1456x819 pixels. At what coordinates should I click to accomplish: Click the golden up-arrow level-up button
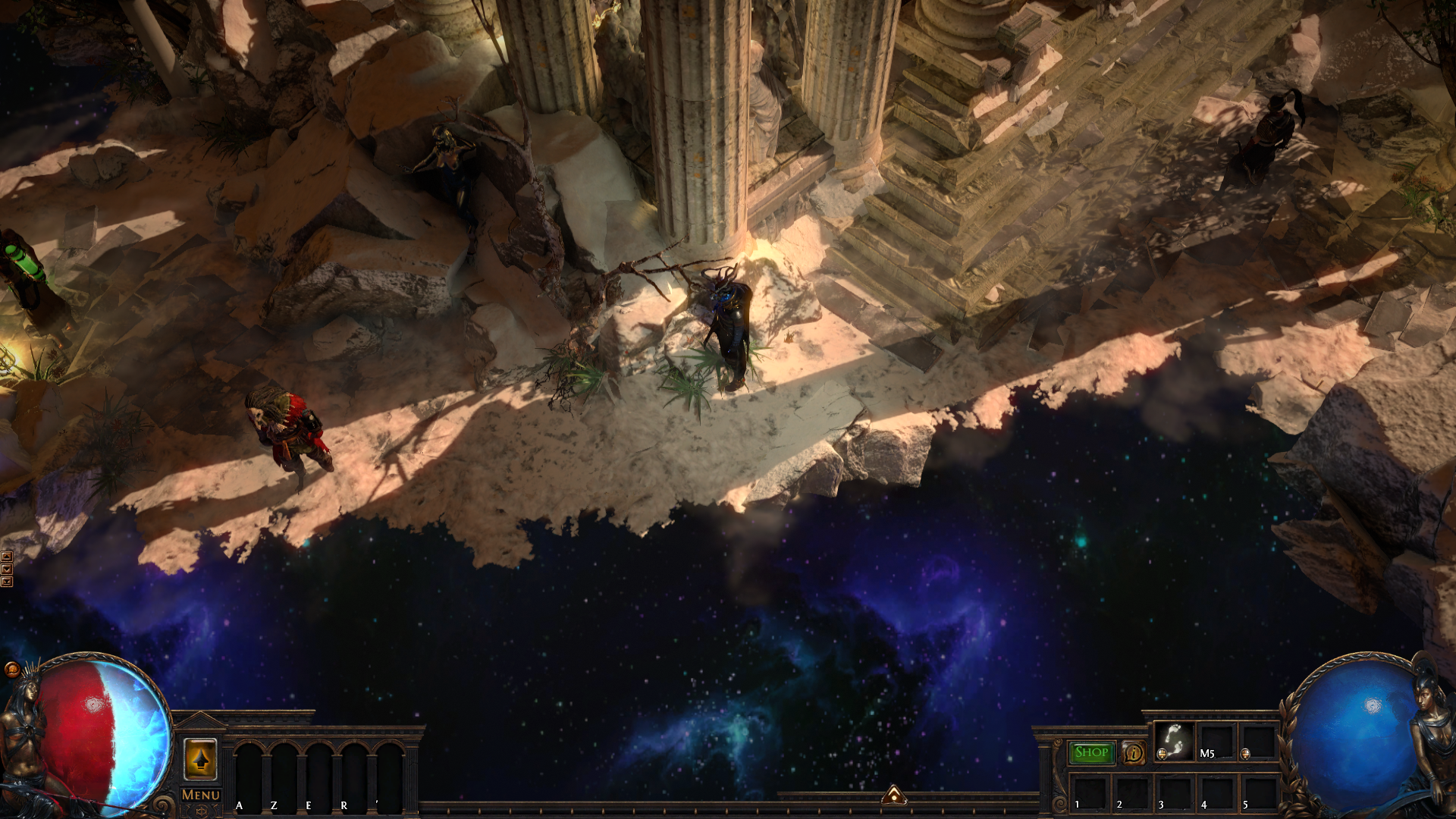pyautogui.click(x=200, y=759)
